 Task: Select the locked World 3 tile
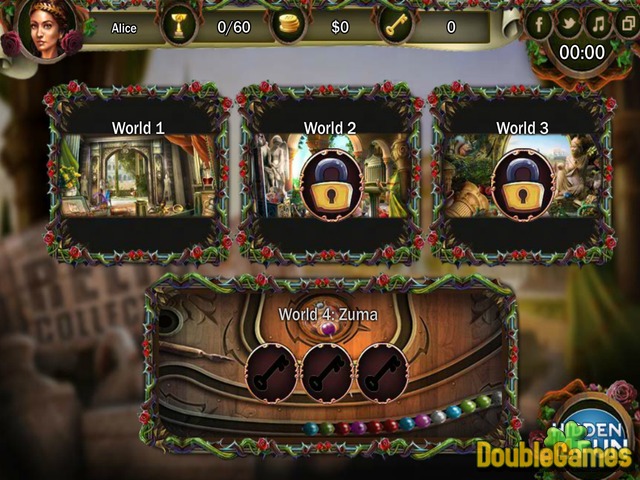[521, 175]
